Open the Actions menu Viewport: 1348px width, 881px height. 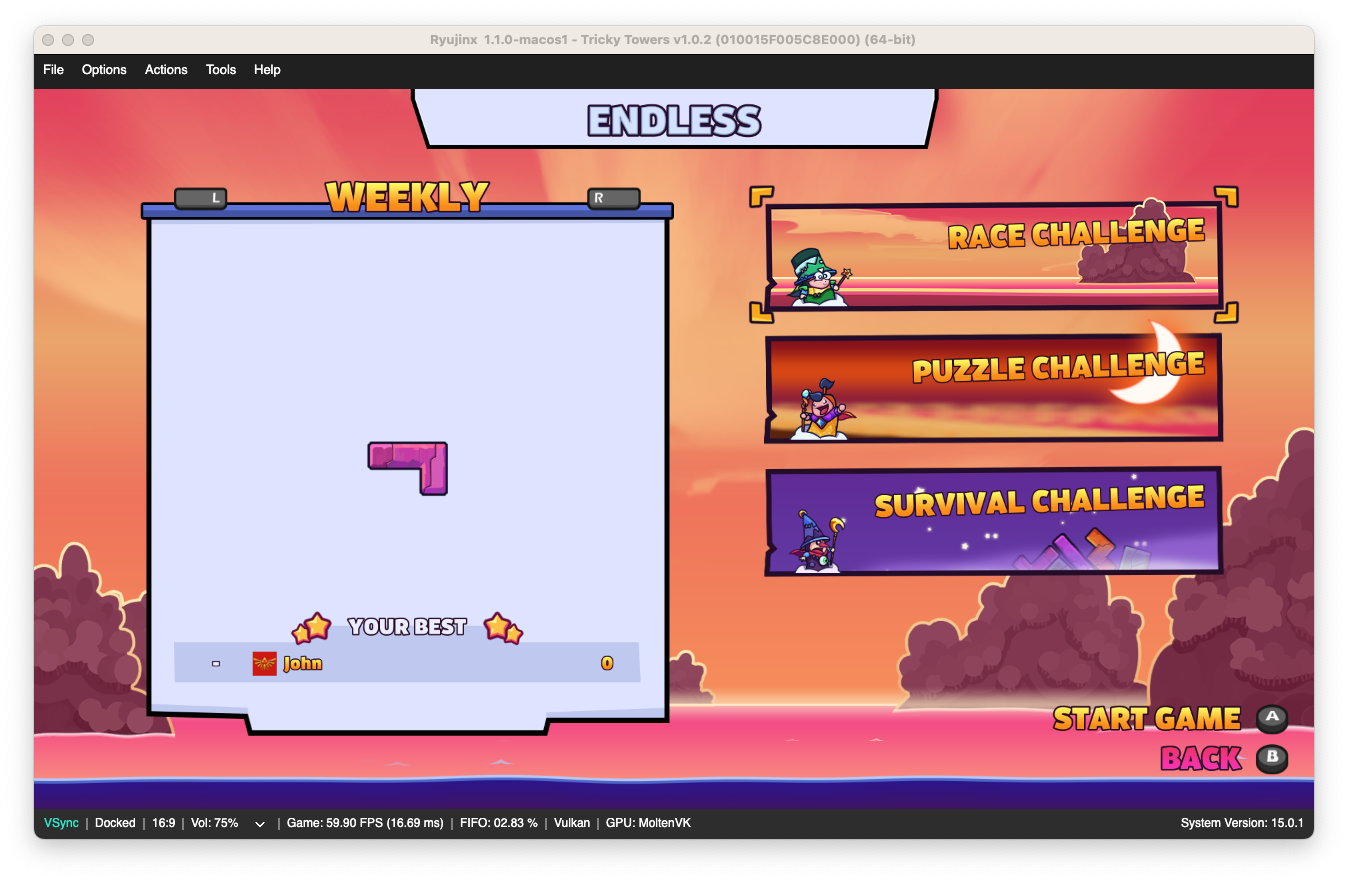166,70
